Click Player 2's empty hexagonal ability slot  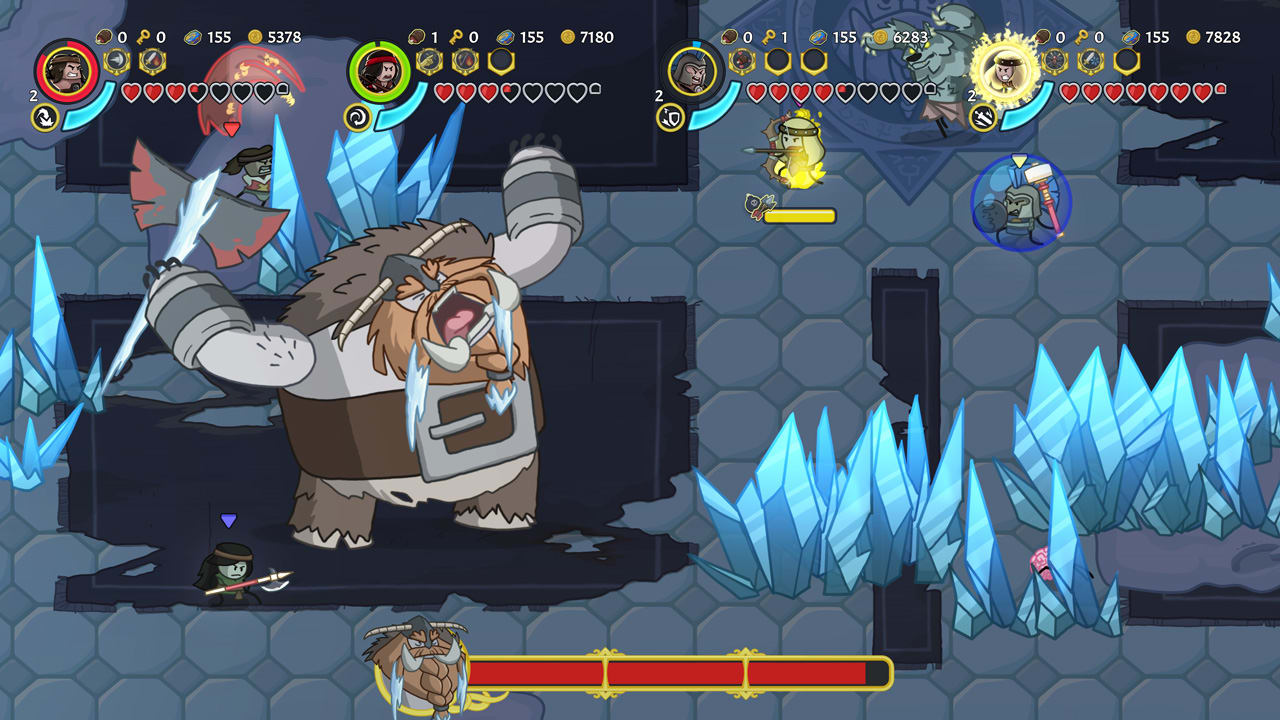point(500,61)
